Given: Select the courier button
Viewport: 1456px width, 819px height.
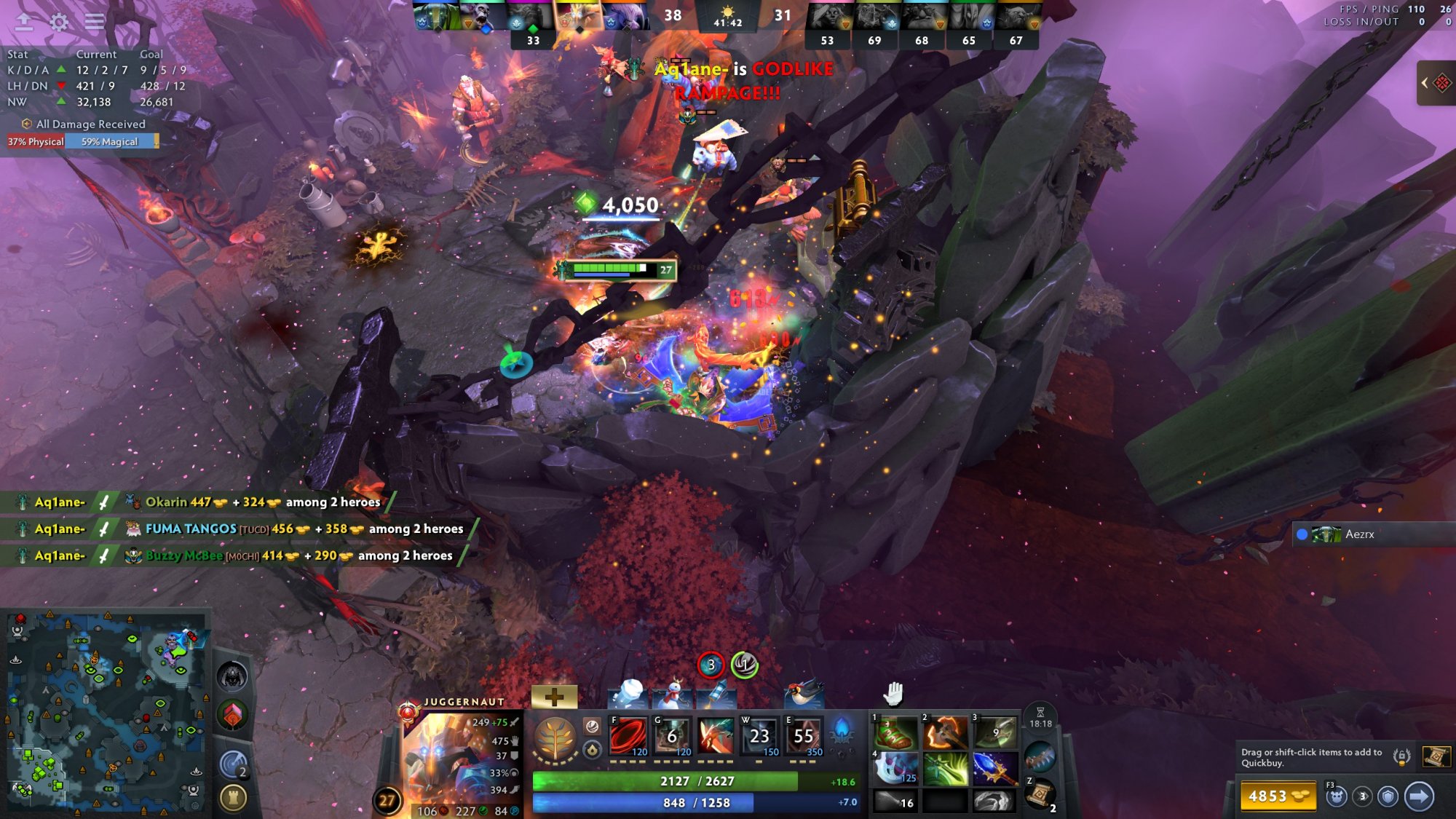Looking at the screenshot, I should pos(1336,796).
